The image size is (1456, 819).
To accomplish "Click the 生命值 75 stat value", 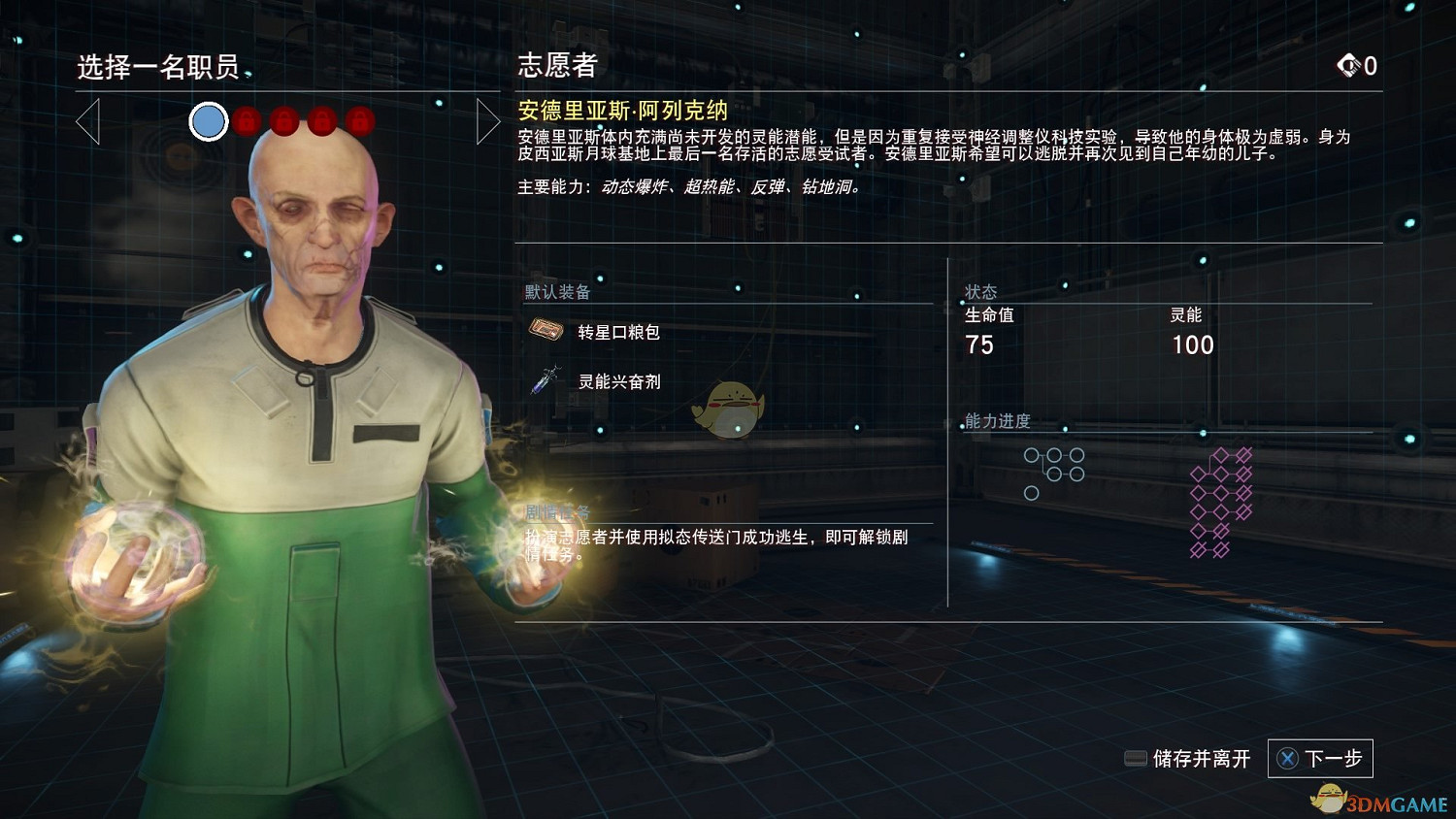I will click(980, 344).
